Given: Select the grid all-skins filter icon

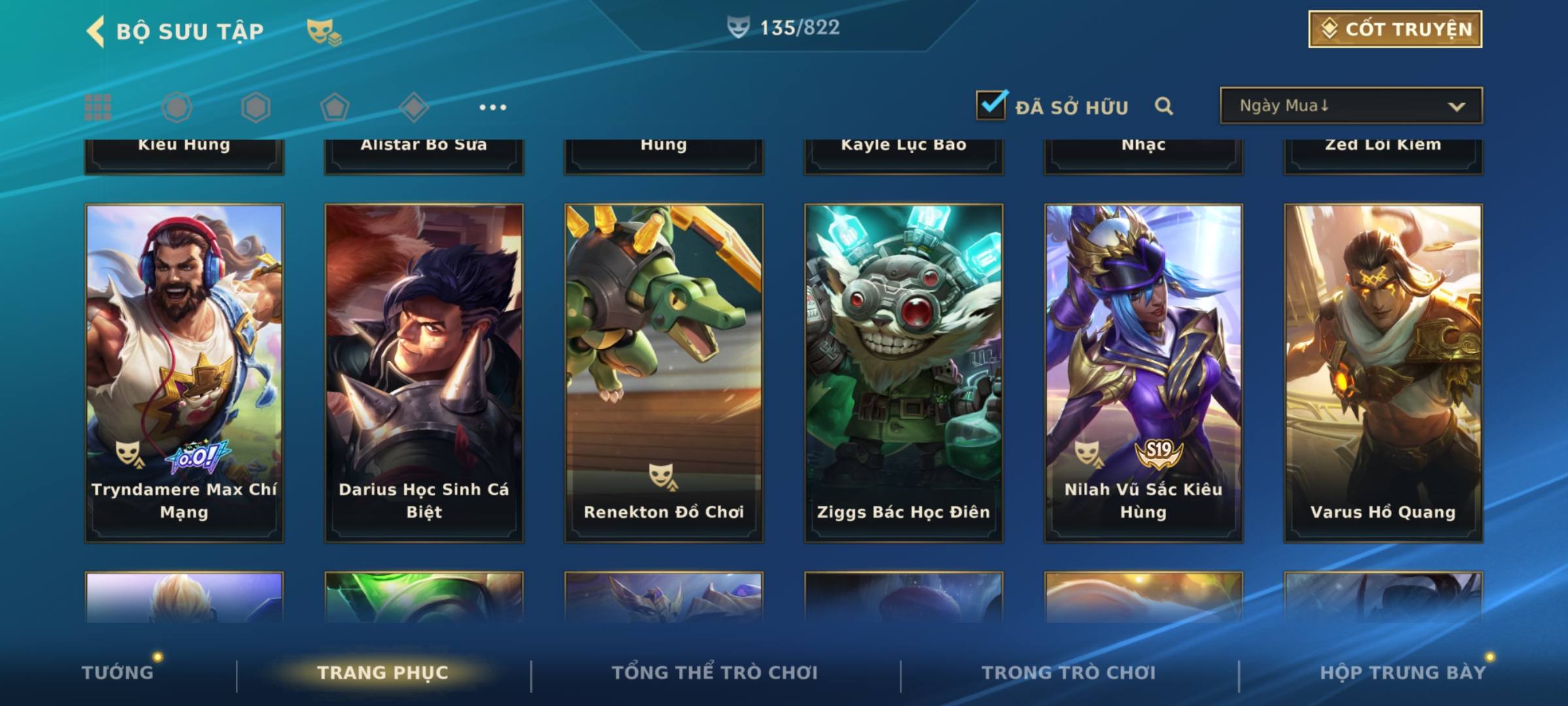Looking at the screenshot, I should (98, 107).
